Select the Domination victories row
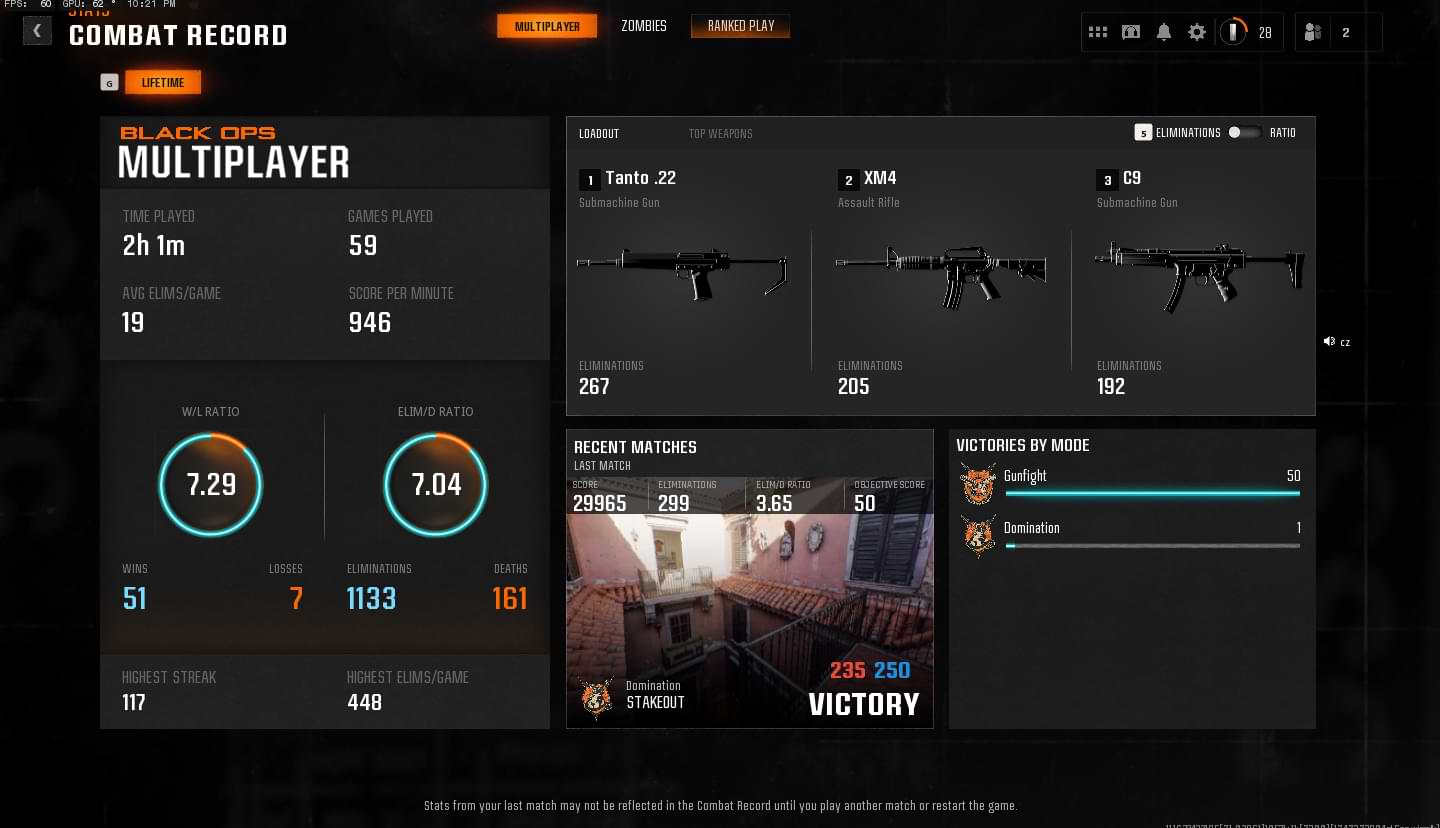Image resolution: width=1440 pixels, height=828 pixels. [x=1130, y=535]
